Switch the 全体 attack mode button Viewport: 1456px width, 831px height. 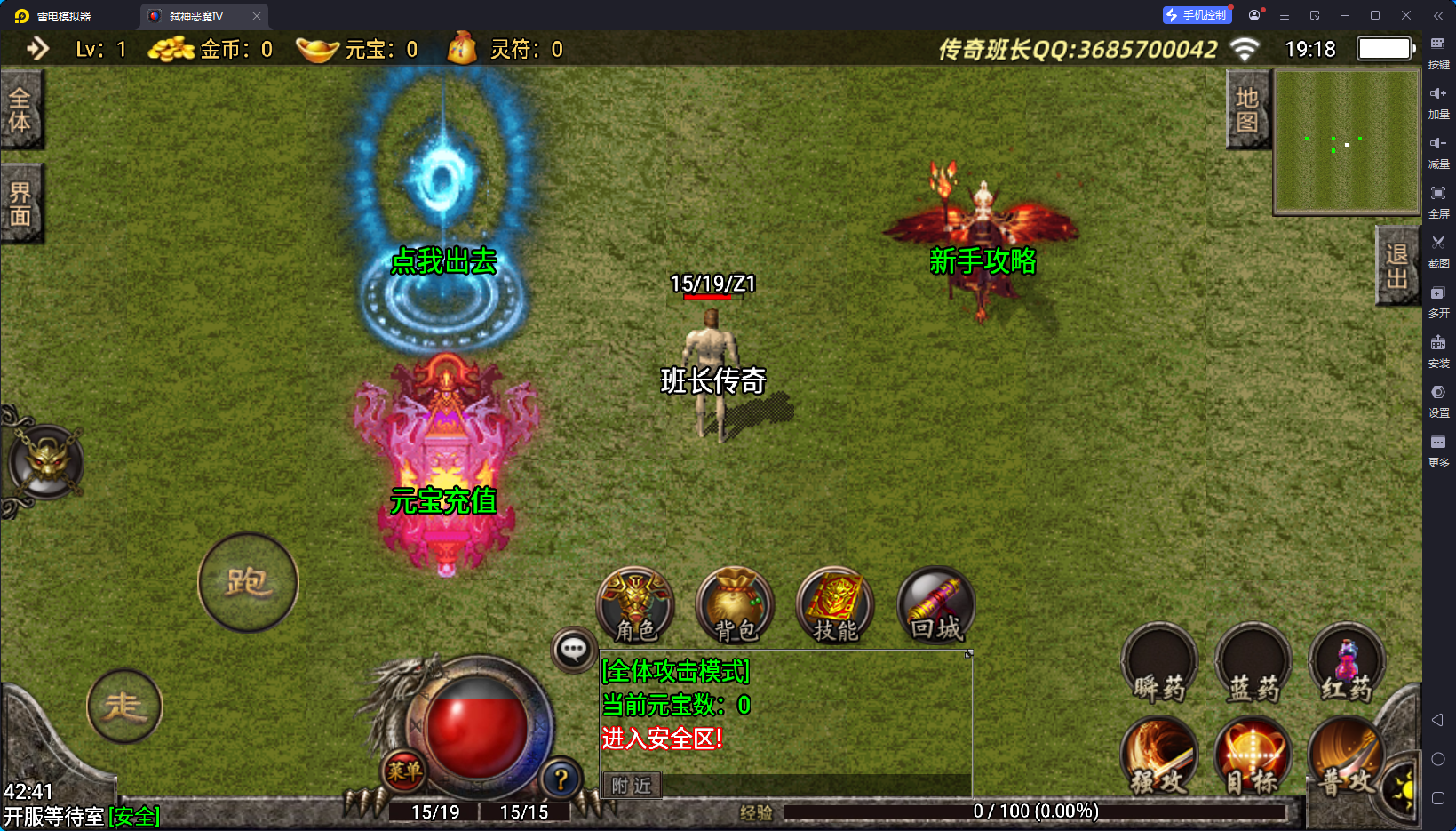(20, 109)
